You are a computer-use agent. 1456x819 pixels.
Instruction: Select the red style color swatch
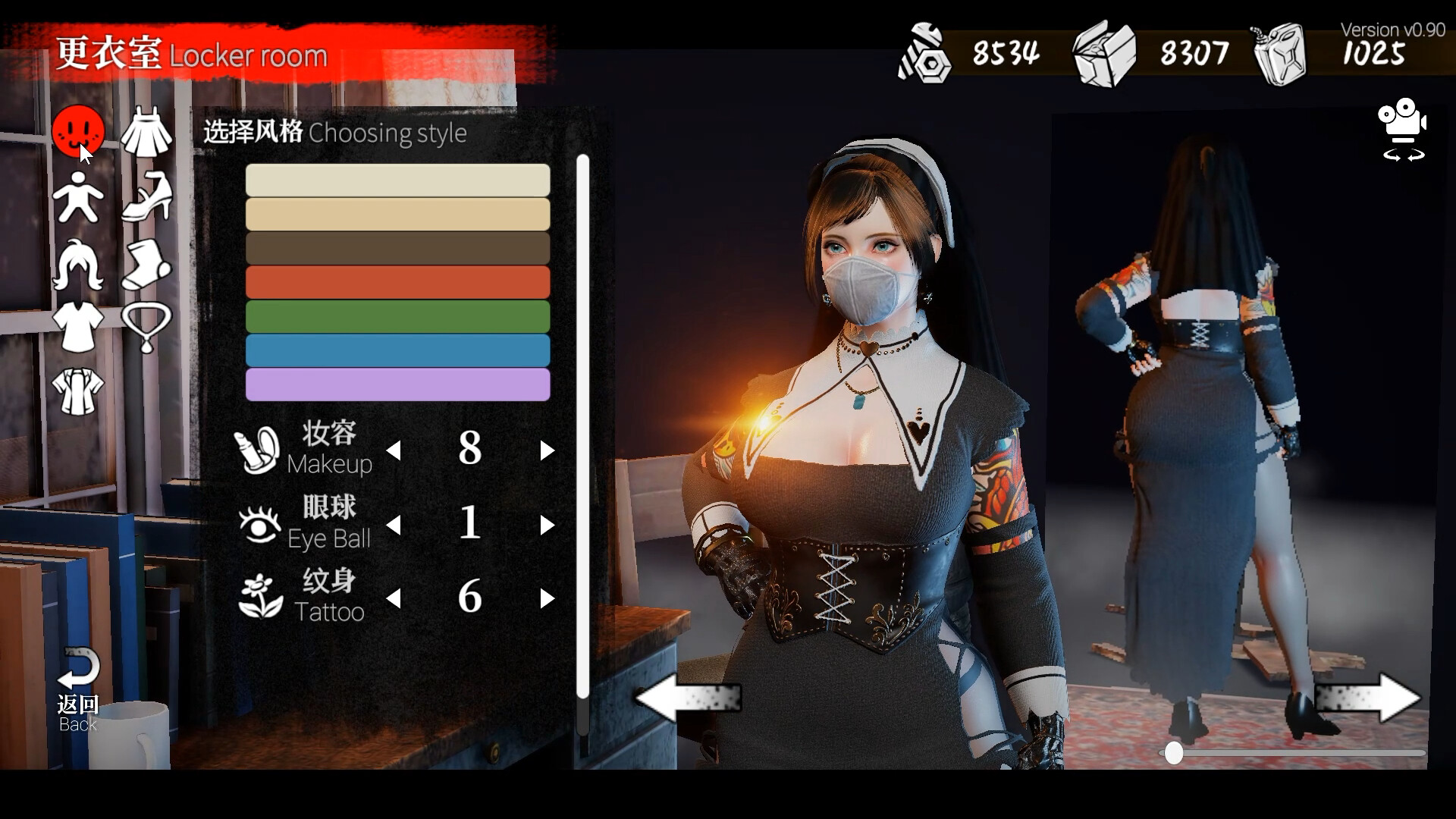point(397,281)
